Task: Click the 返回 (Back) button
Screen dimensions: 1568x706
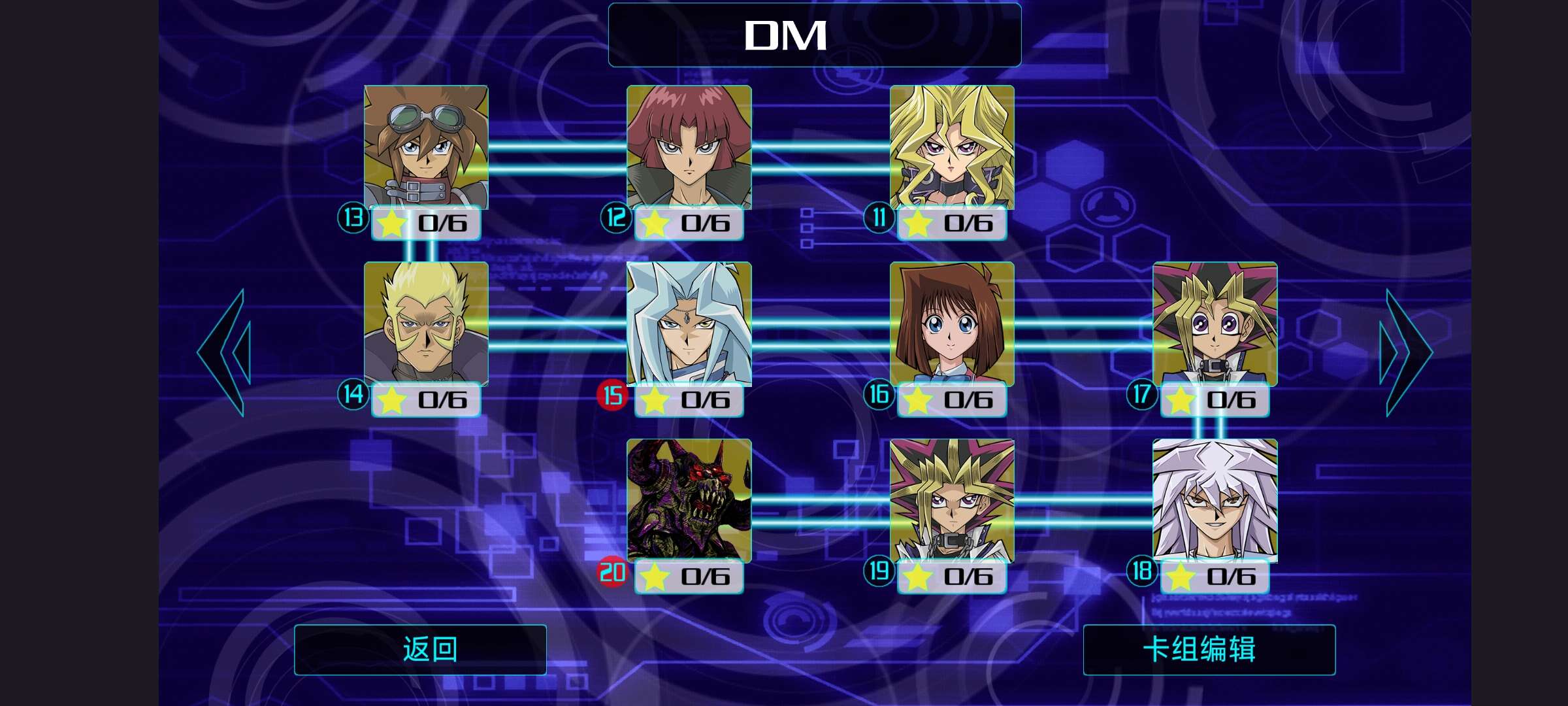Action: tap(420, 649)
